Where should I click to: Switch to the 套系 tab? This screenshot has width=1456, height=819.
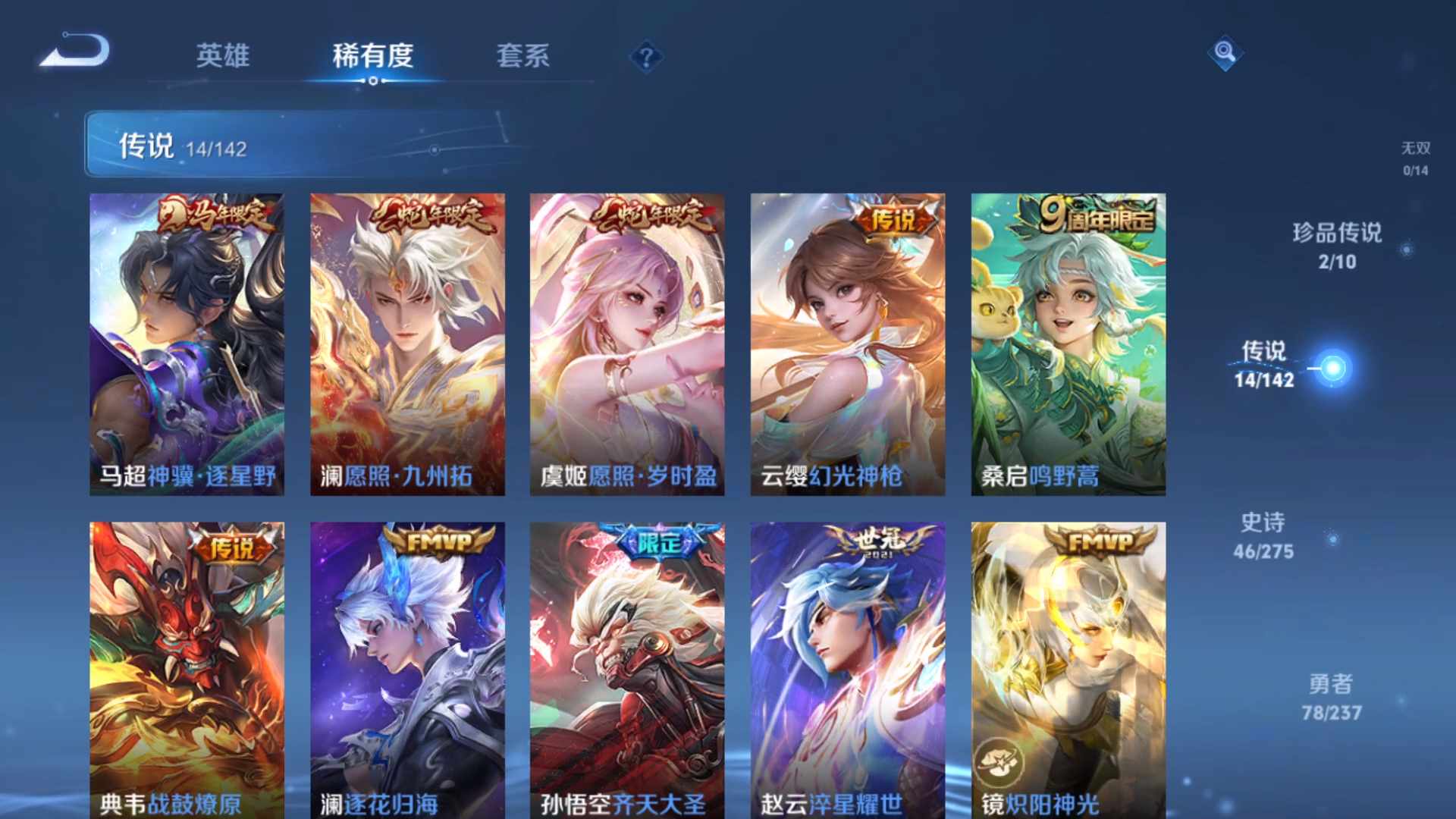tap(526, 55)
